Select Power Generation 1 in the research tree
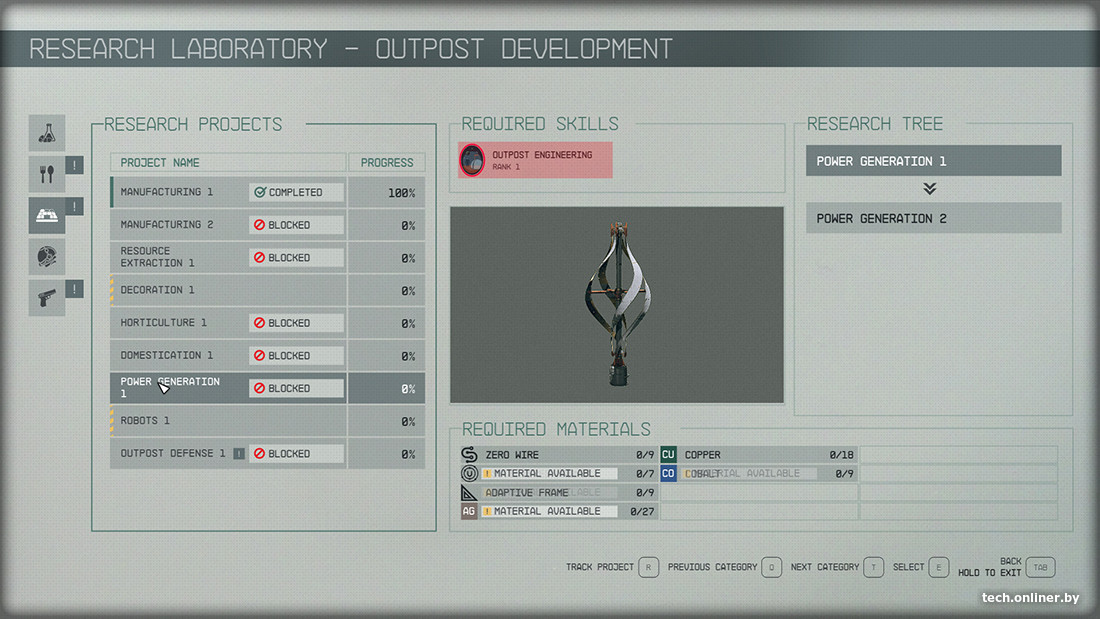The width and height of the screenshot is (1100, 619). tap(933, 161)
